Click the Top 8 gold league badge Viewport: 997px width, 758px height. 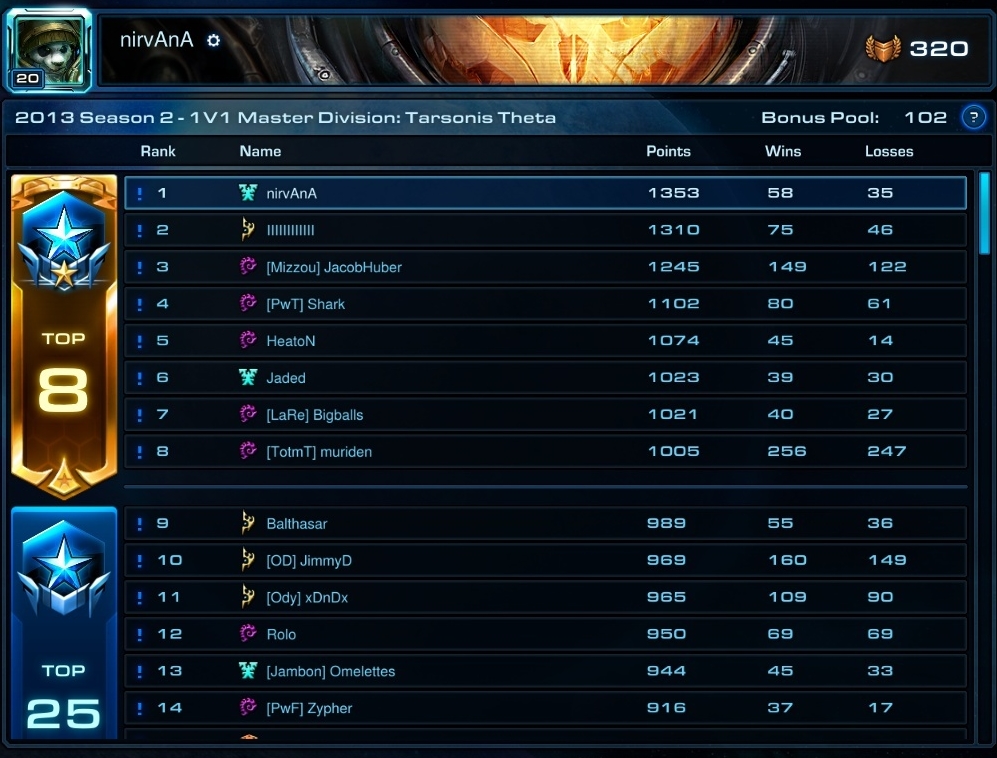pyautogui.click(x=64, y=335)
